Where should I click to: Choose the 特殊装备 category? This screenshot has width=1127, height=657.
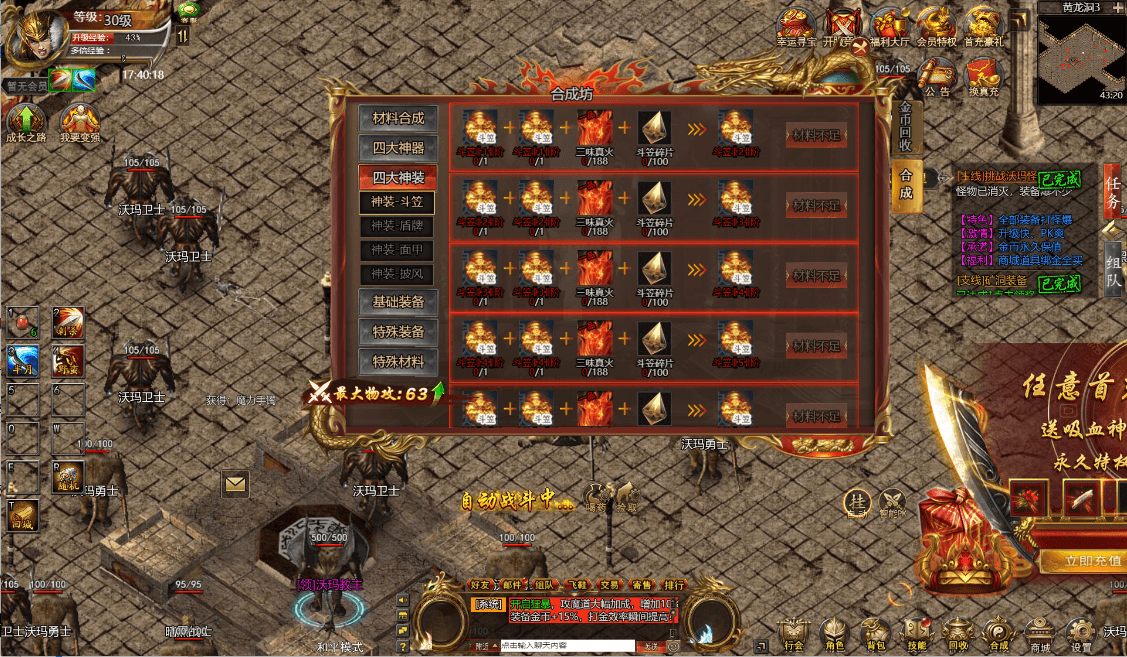point(398,332)
